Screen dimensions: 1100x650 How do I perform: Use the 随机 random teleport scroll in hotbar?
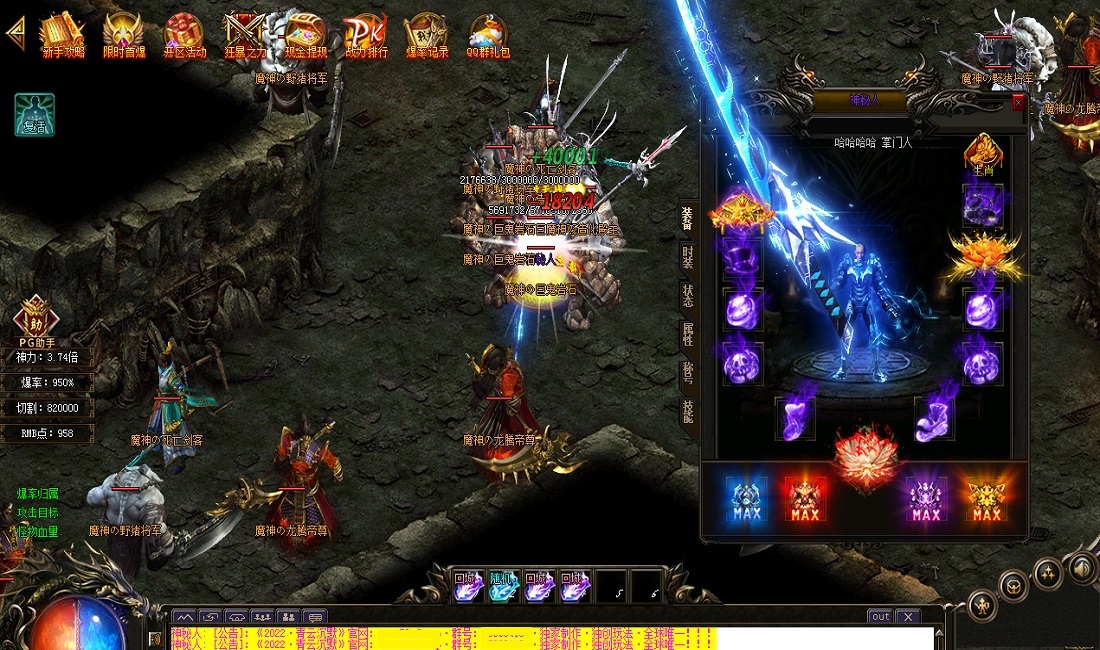tap(503, 586)
